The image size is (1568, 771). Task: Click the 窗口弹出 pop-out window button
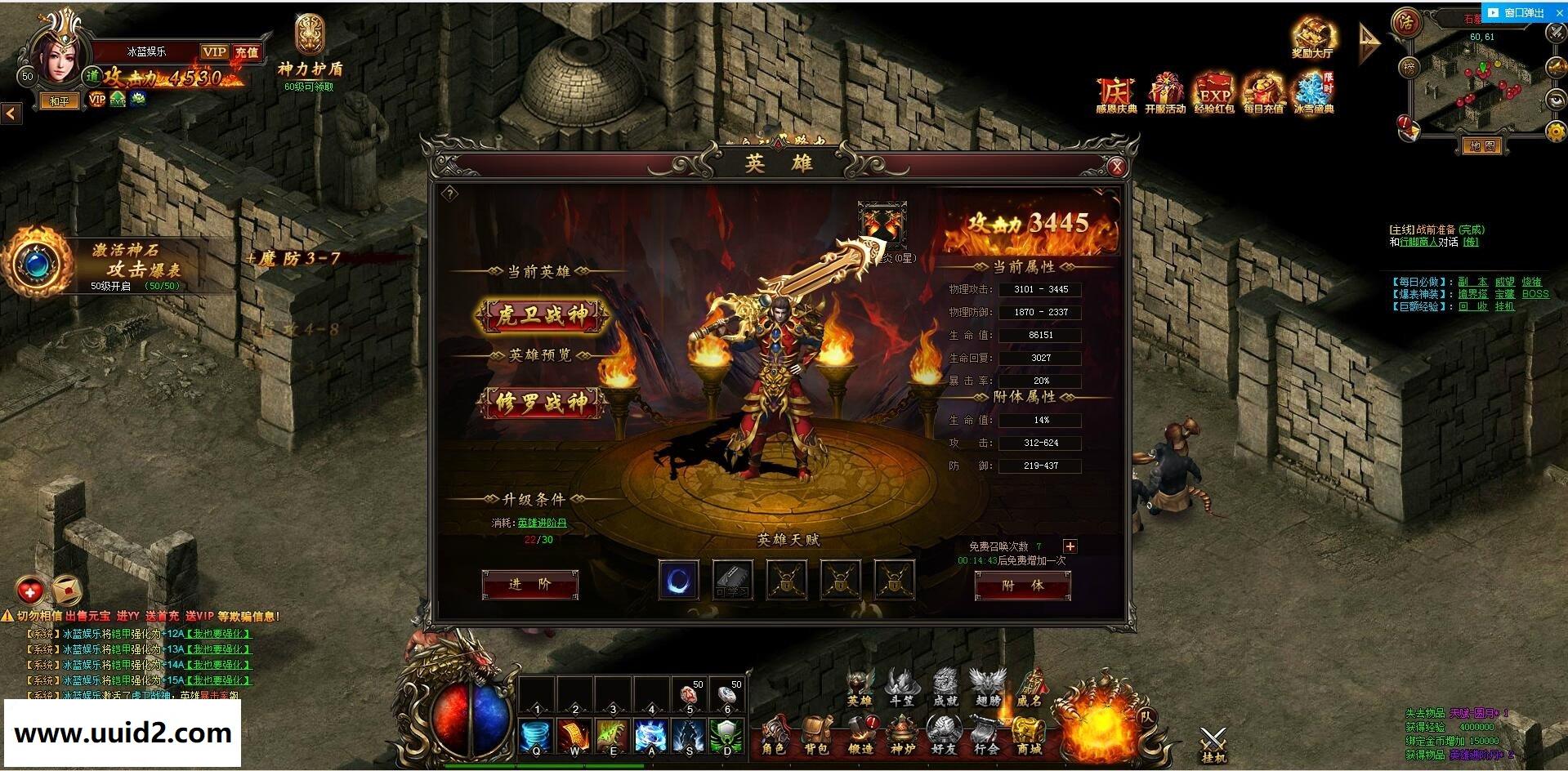(1516, 13)
